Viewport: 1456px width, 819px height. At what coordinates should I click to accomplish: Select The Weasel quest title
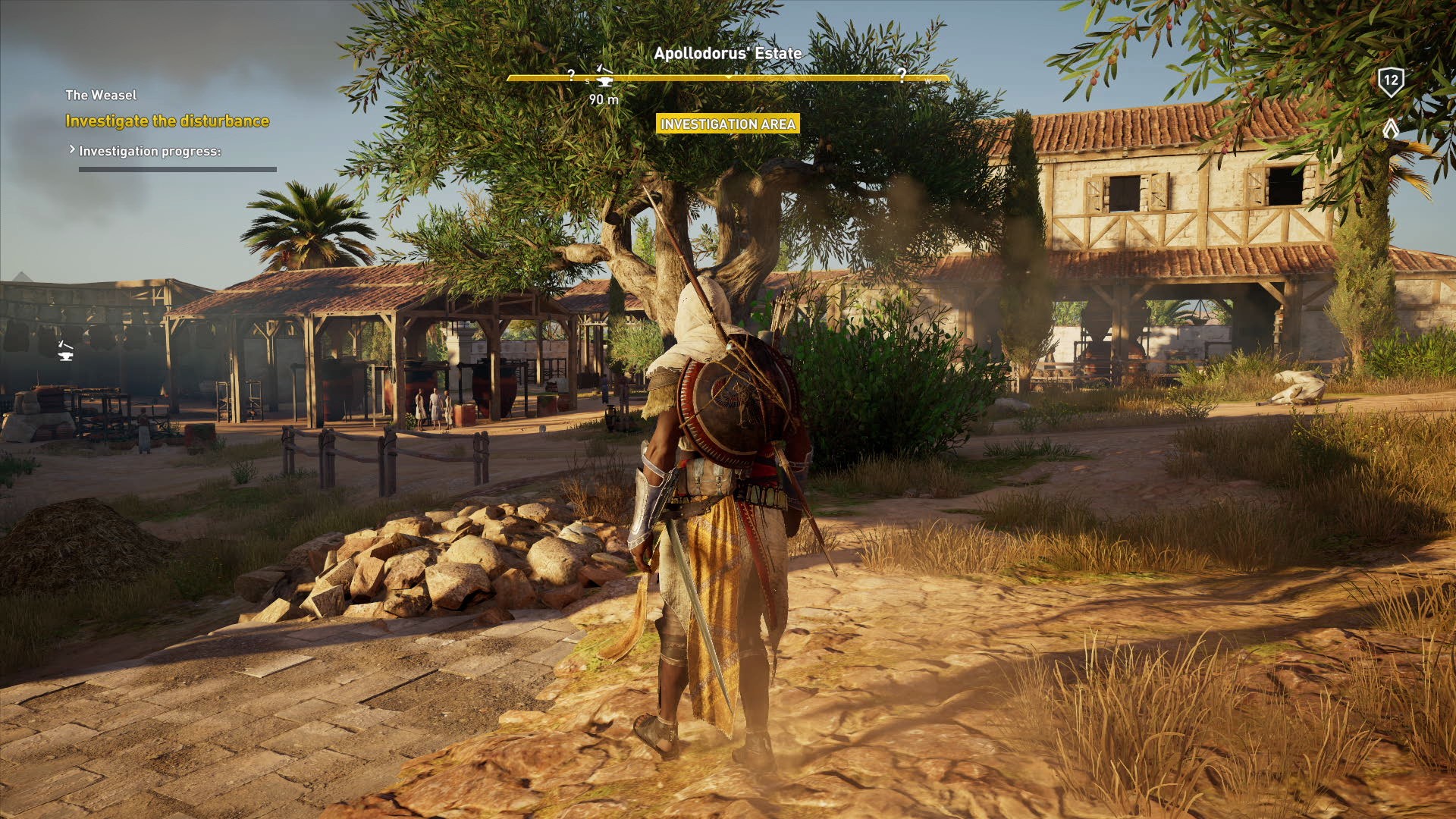point(101,95)
